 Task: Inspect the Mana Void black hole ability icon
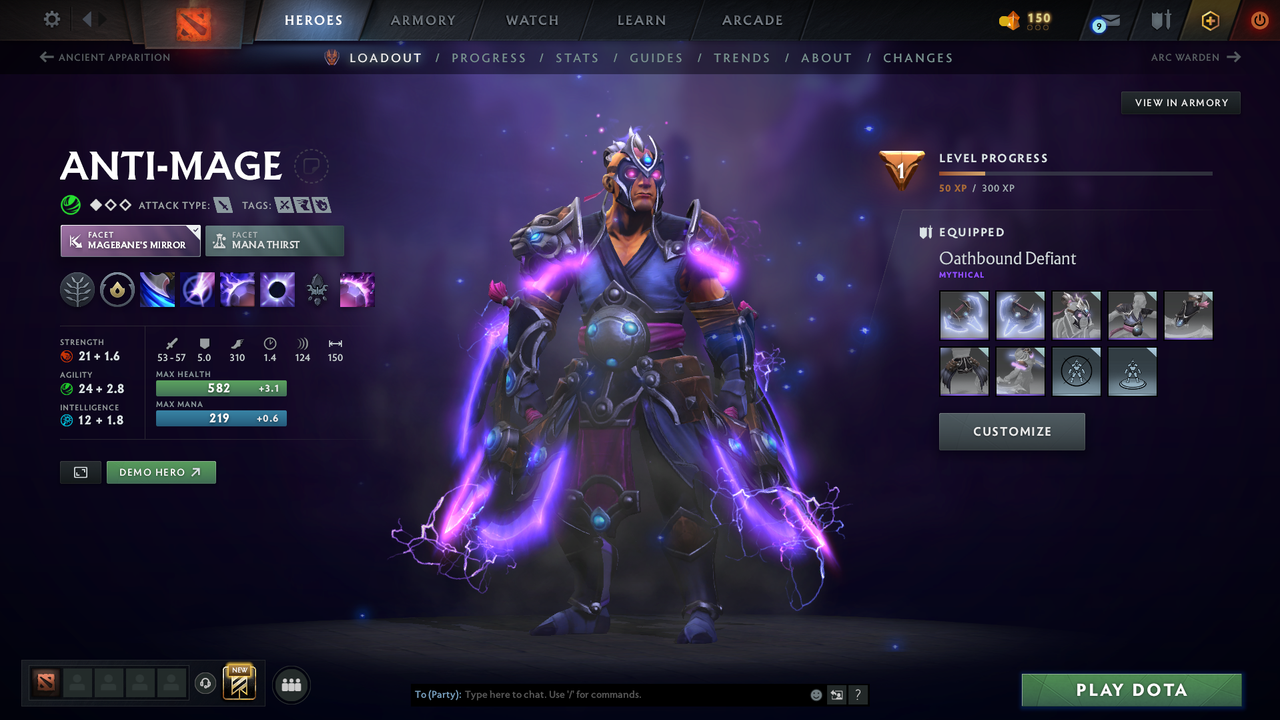[x=277, y=290]
